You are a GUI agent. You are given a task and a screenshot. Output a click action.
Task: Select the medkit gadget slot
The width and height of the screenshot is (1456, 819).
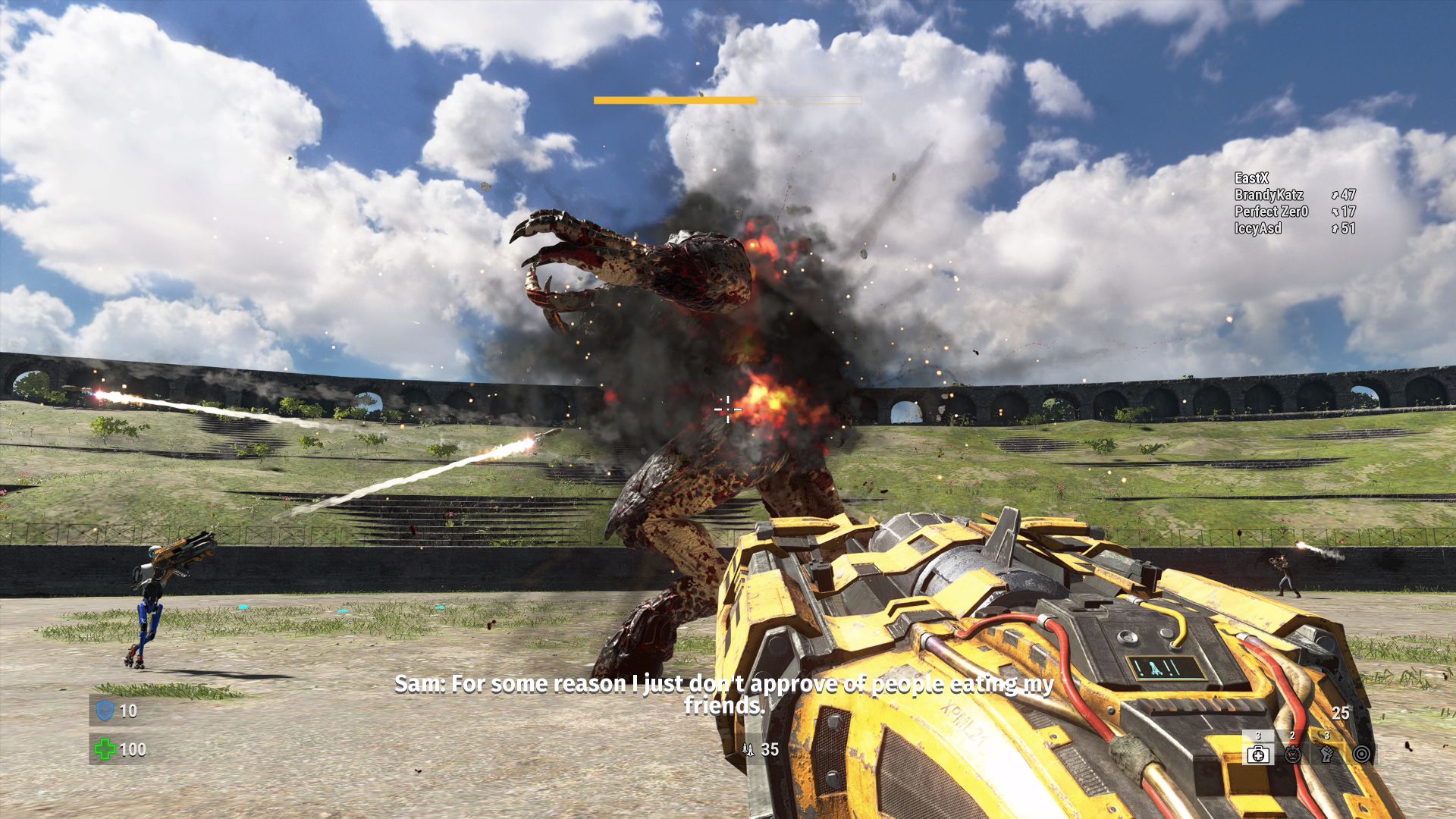pyautogui.click(x=1258, y=754)
